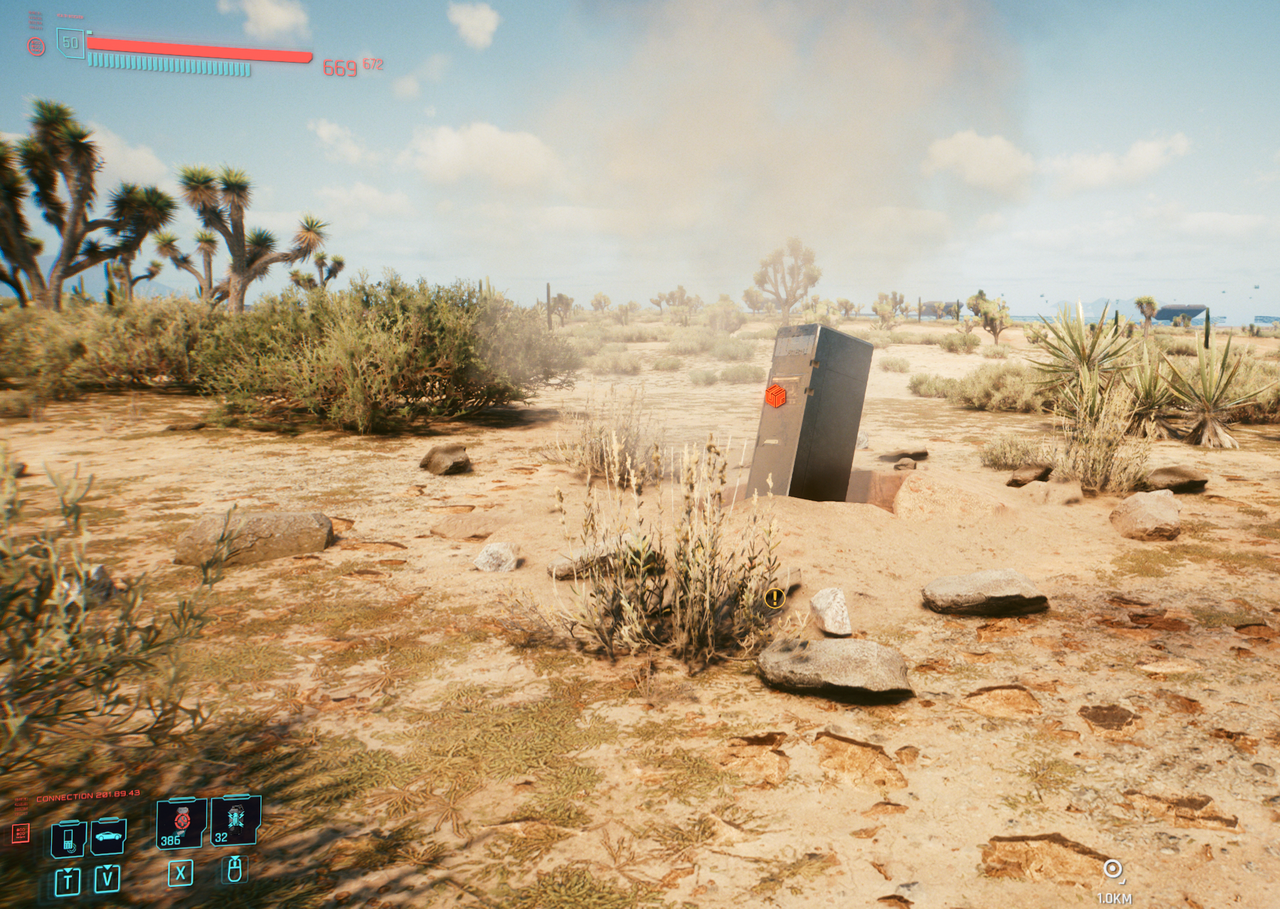Click the yellow exclamation quest marker
This screenshot has height=909, width=1280.
(x=774, y=598)
